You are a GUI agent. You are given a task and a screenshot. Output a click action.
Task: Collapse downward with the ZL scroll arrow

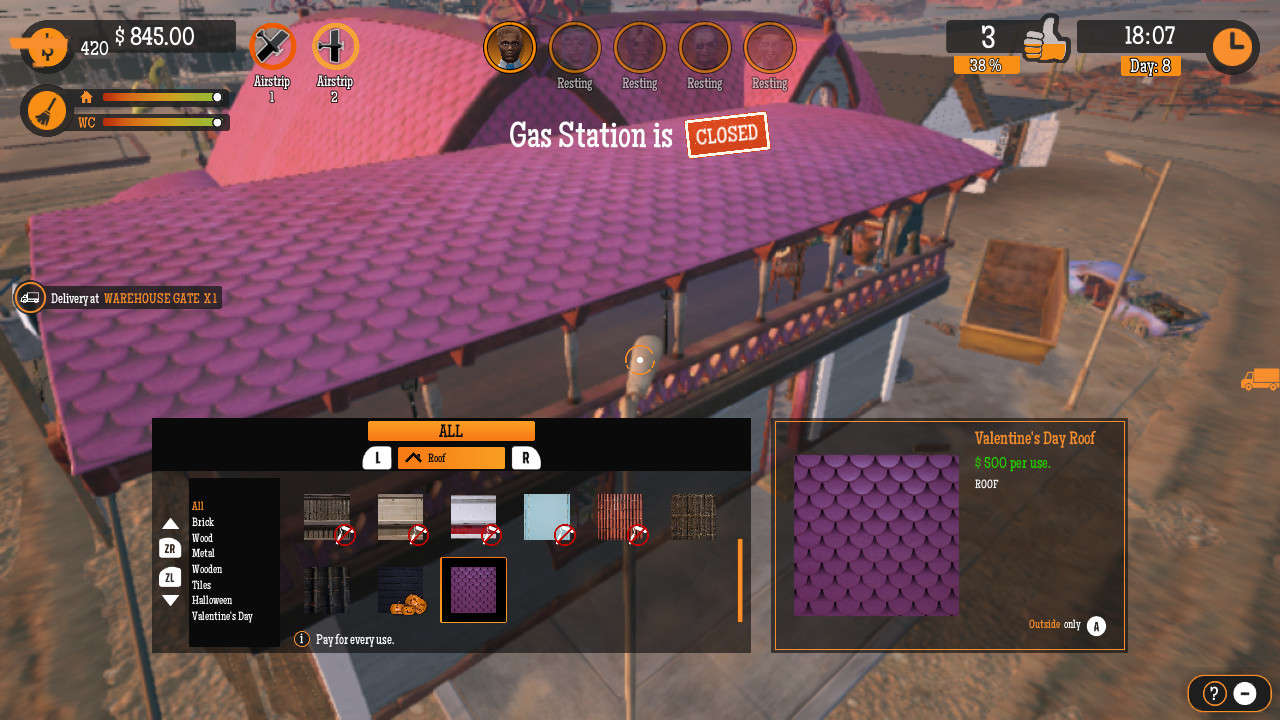click(171, 577)
